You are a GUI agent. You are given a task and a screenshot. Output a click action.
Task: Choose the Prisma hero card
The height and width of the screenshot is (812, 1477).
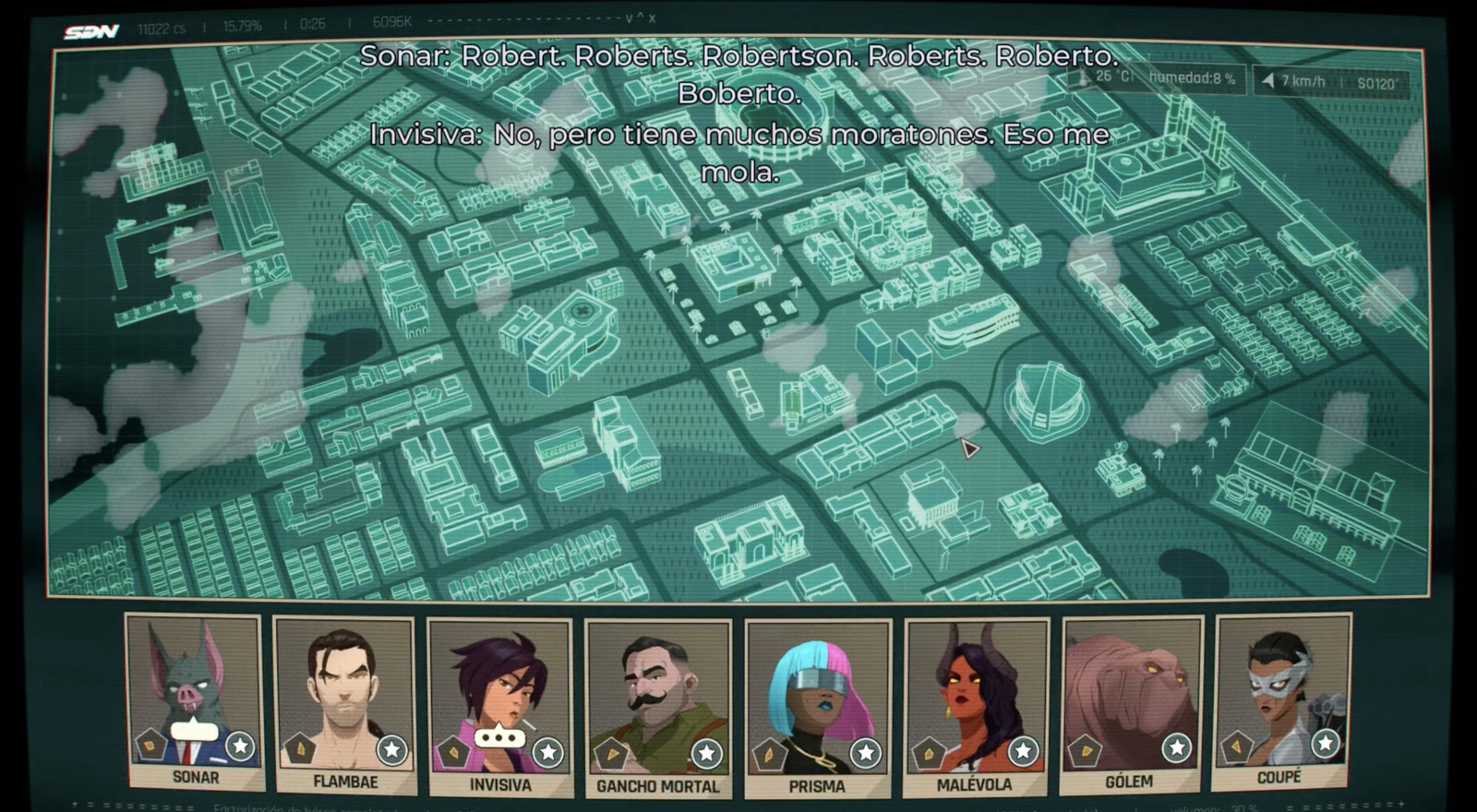[x=817, y=708]
